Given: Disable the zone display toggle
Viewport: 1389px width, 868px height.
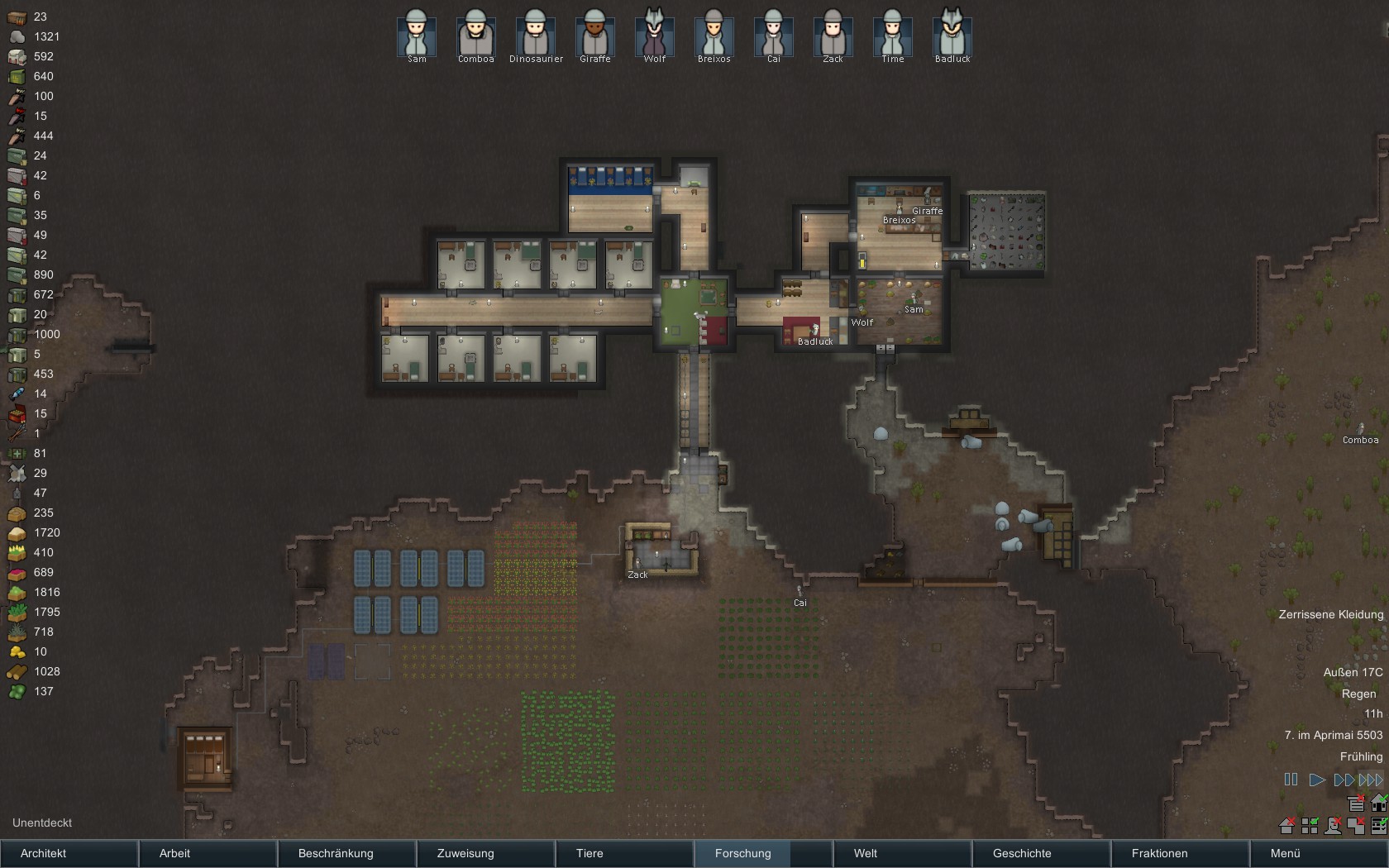Looking at the screenshot, I should (x=1354, y=825).
